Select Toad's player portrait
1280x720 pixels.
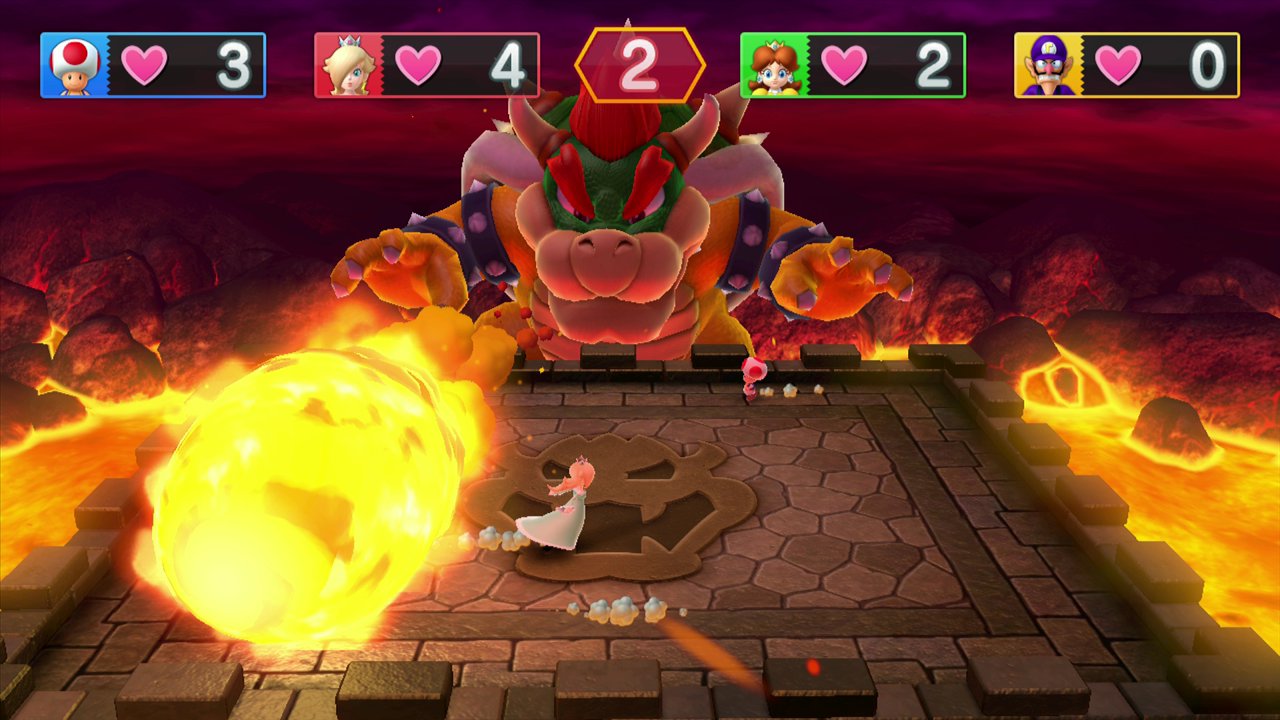[74, 66]
